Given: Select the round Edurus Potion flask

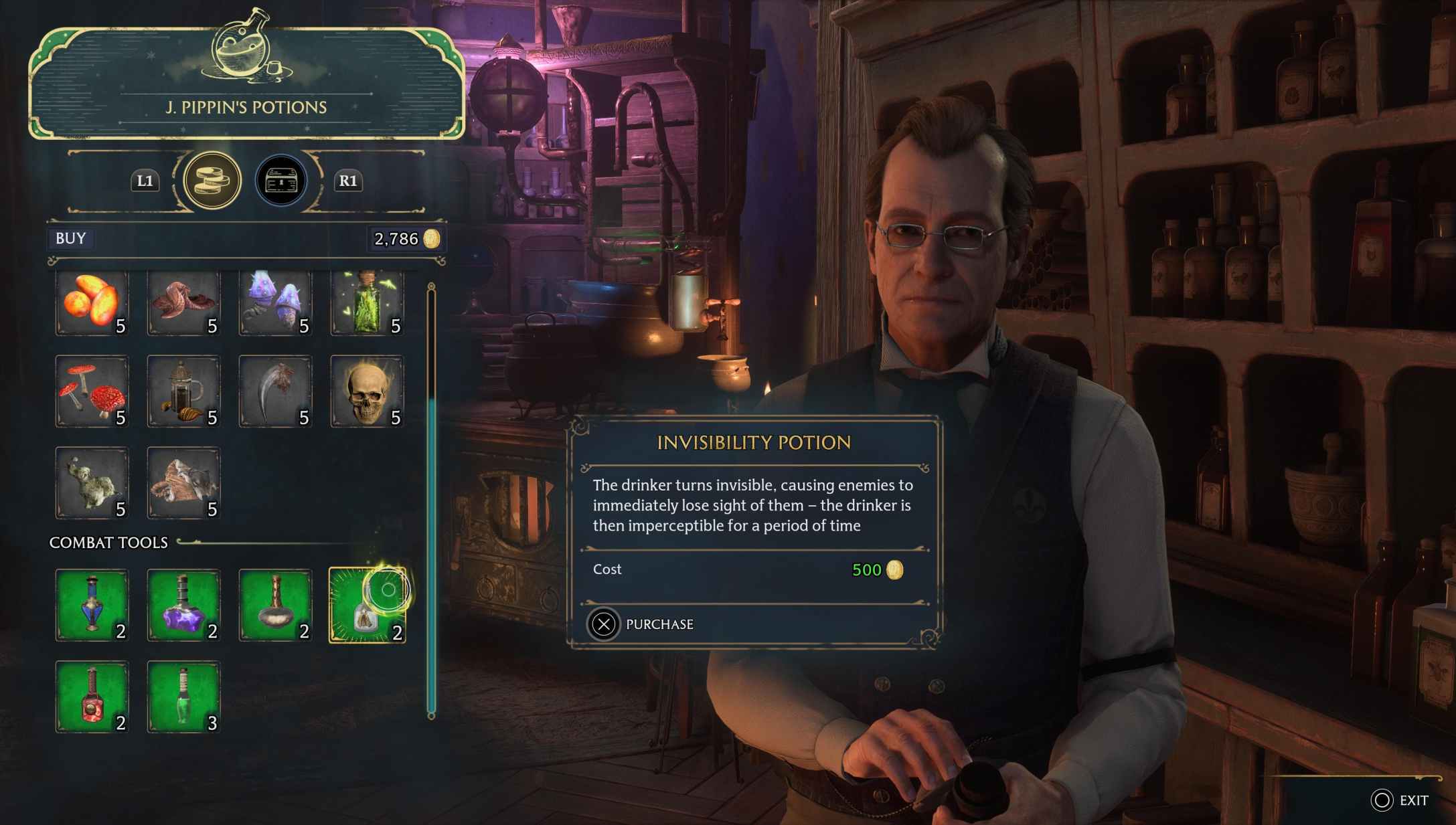Looking at the screenshot, I should pyautogui.click(x=275, y=604).
